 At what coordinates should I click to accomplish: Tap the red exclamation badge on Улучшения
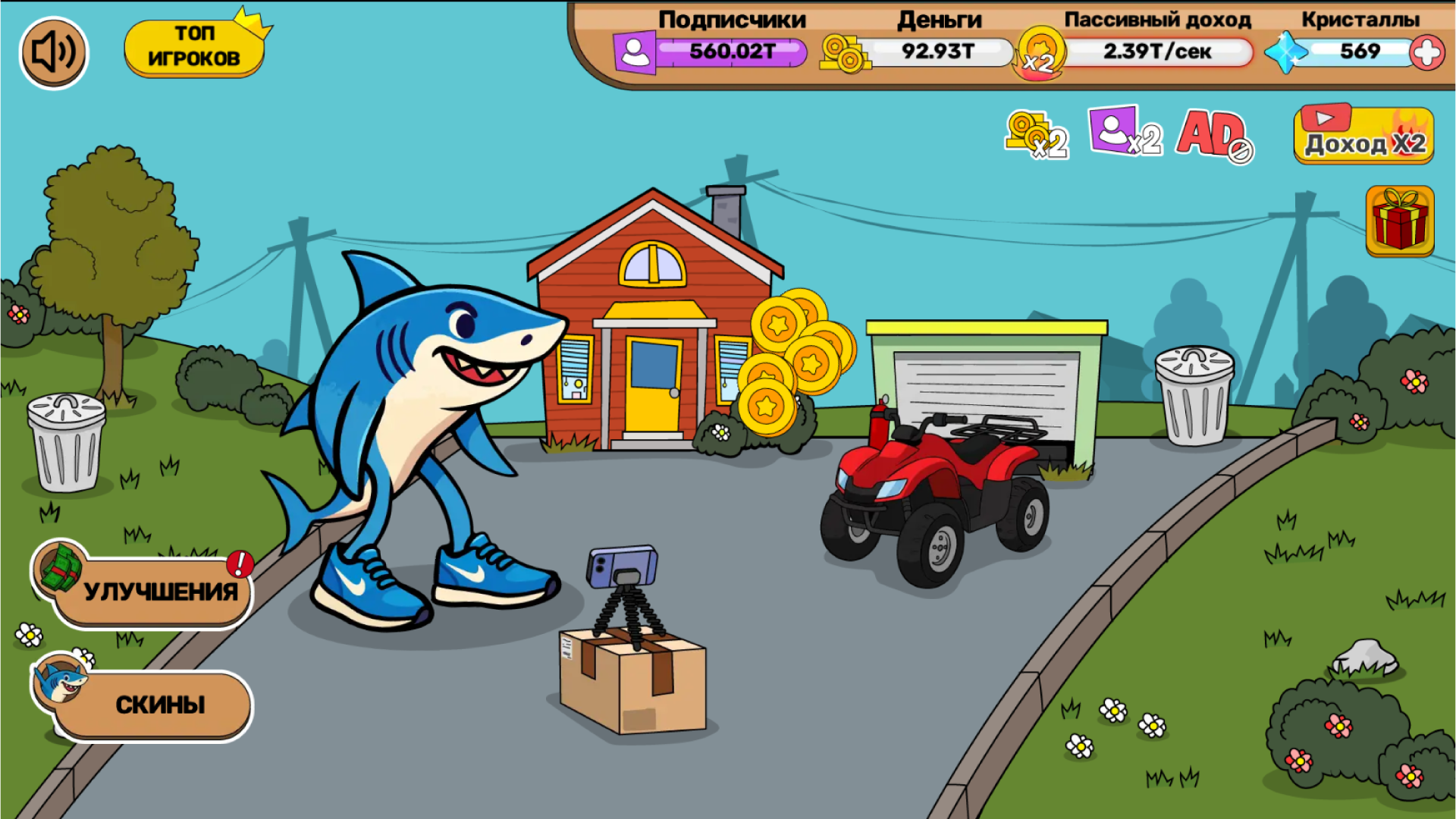(x=239, y=566)
